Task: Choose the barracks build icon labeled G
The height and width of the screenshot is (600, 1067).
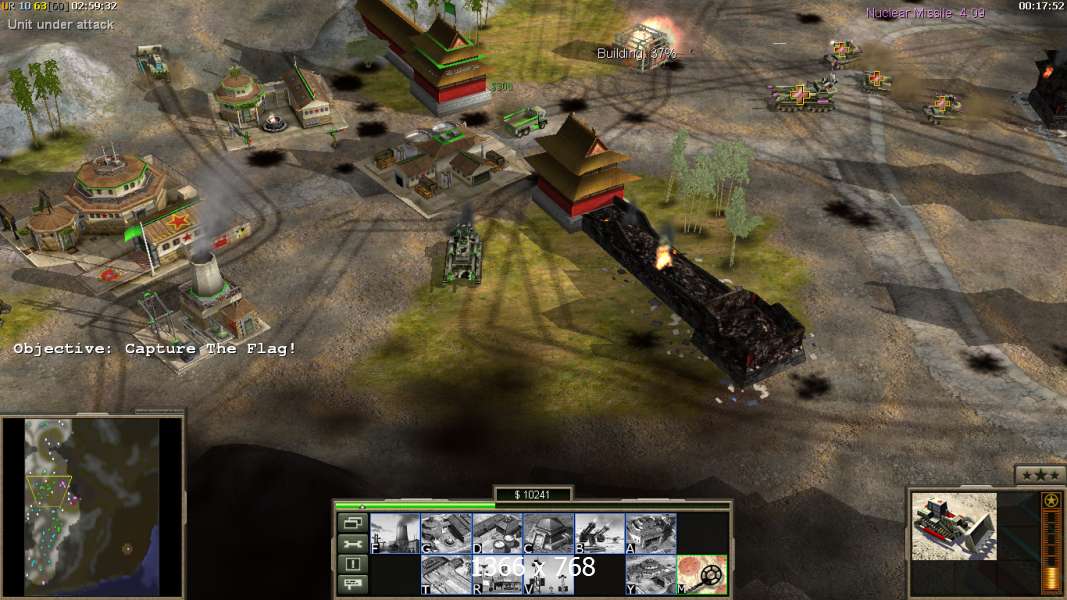Action: [x=446, y=533]
